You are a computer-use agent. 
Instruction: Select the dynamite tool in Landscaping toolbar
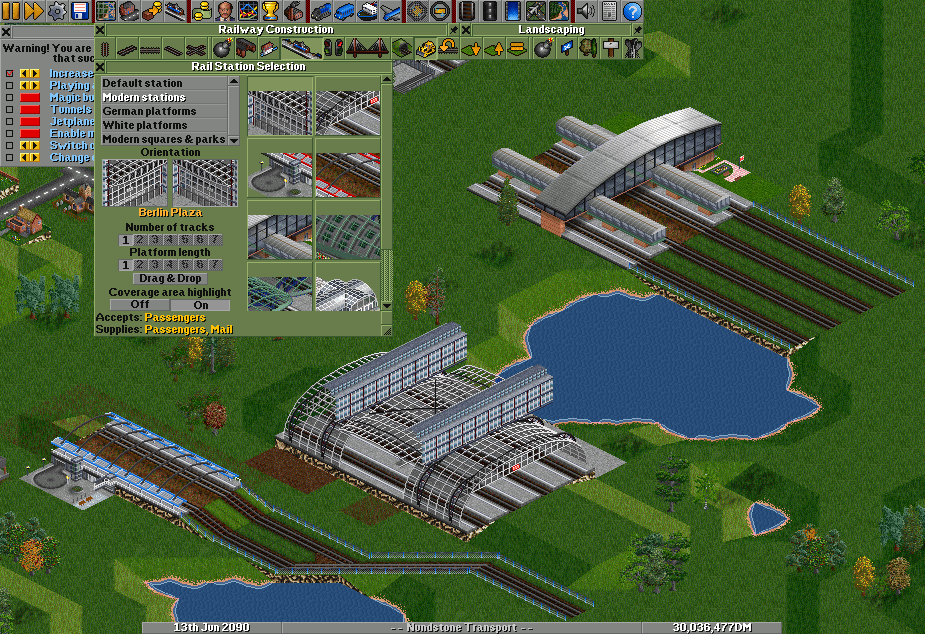pyautogui.click(x=543, y=47)
